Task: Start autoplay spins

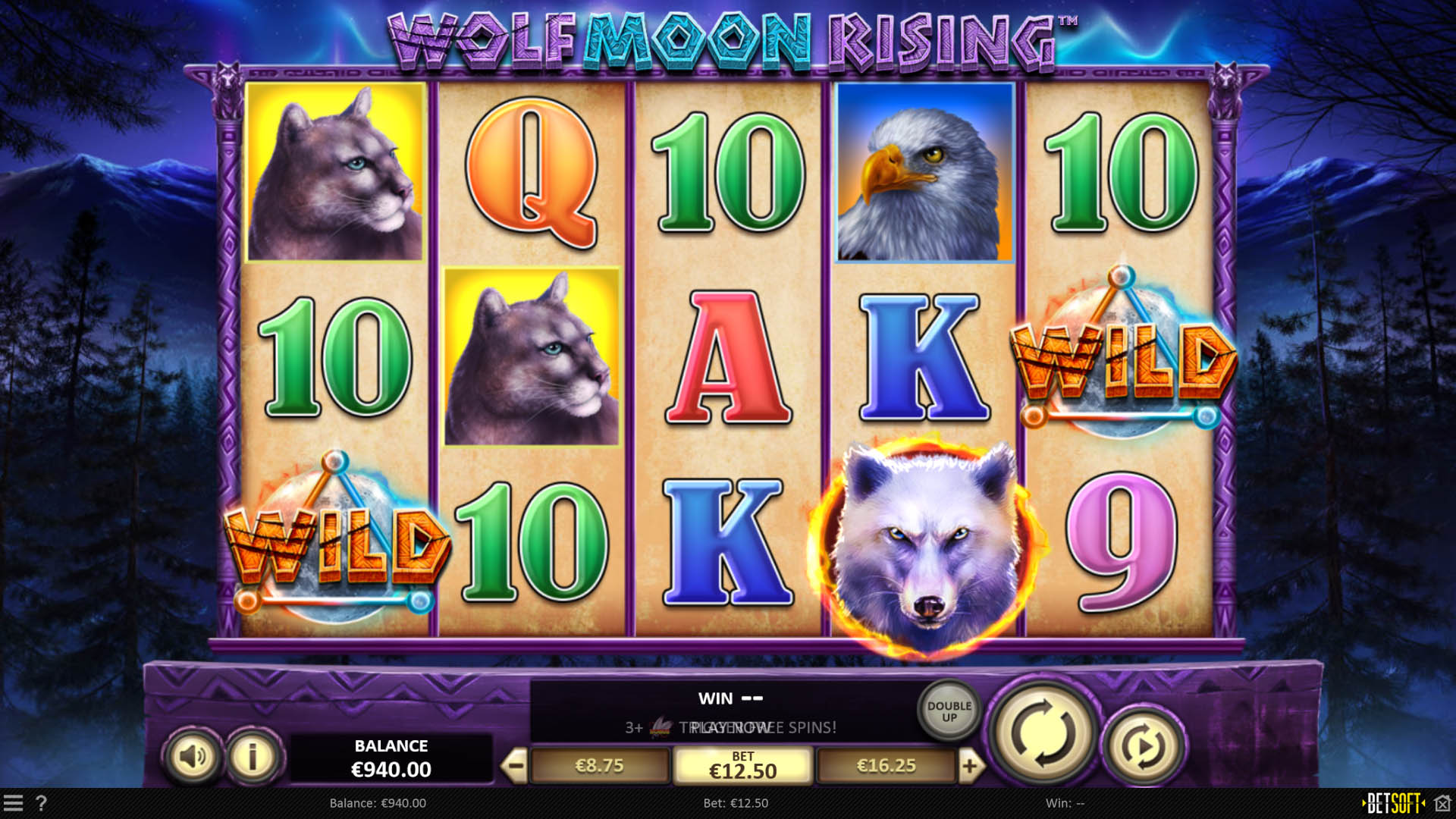Action: pos(1142,745)
